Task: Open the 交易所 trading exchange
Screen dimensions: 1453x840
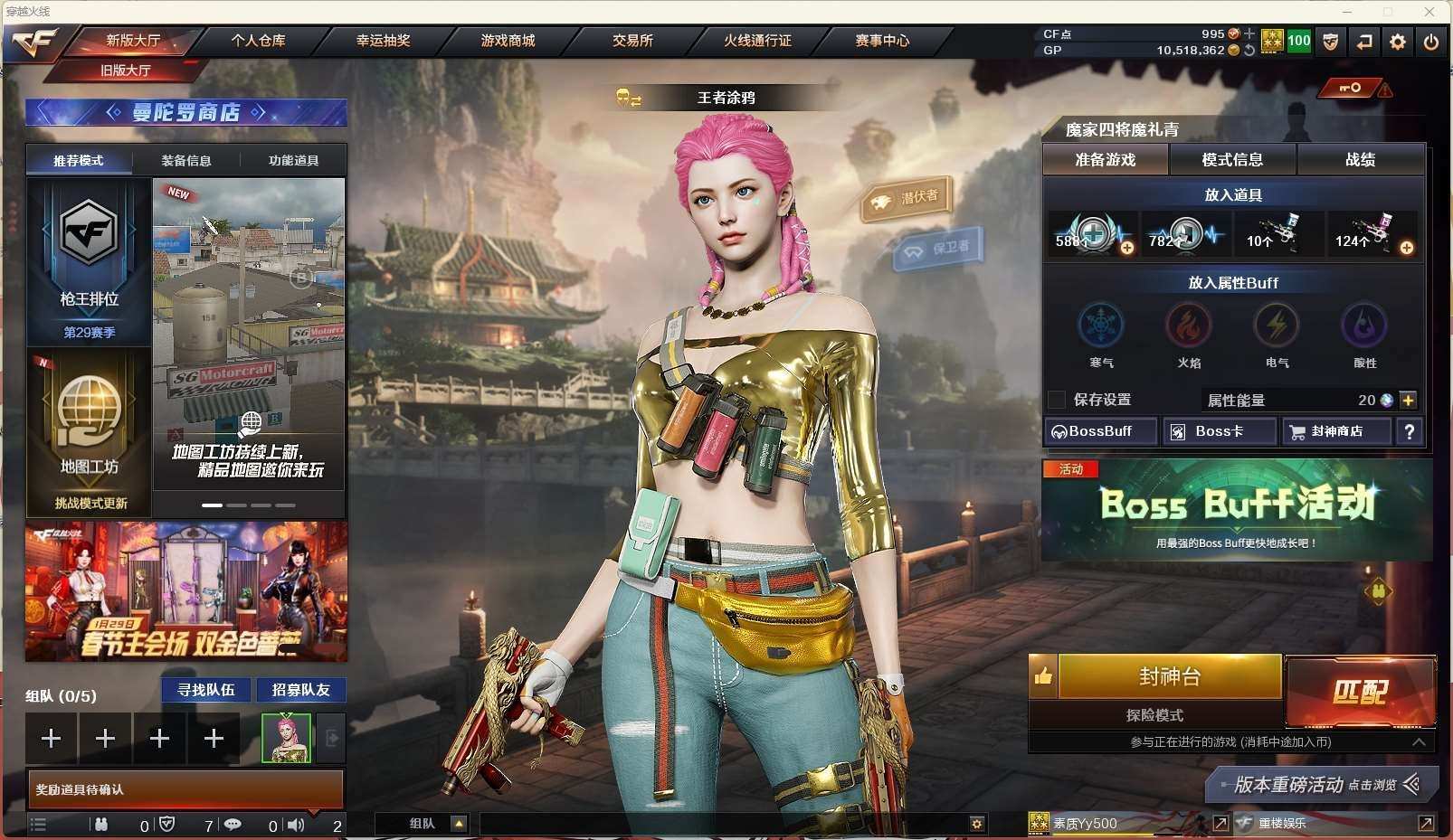Action: [x=632, y=41]
